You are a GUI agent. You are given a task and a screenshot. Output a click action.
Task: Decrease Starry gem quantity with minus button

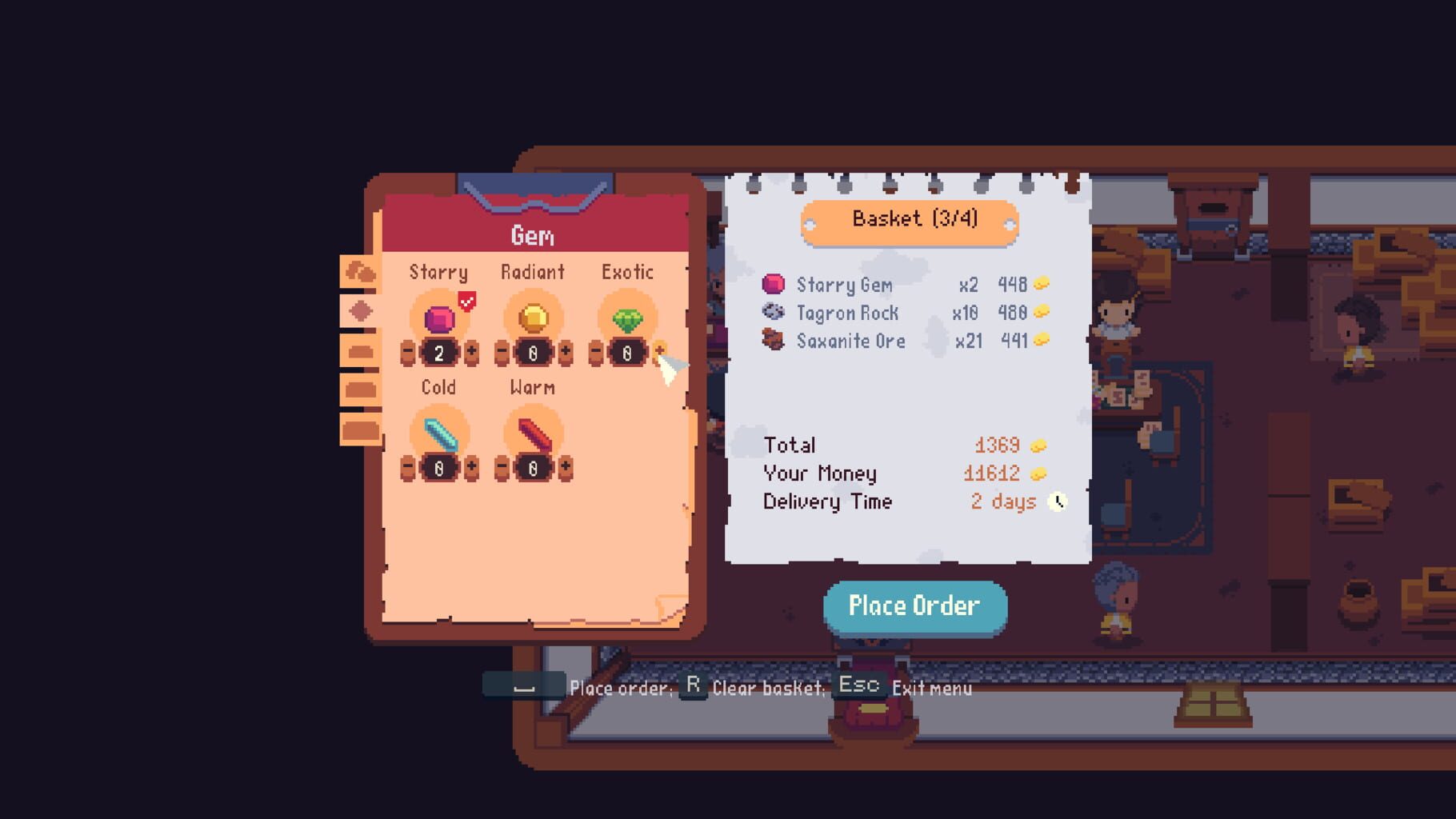[406, 352]
